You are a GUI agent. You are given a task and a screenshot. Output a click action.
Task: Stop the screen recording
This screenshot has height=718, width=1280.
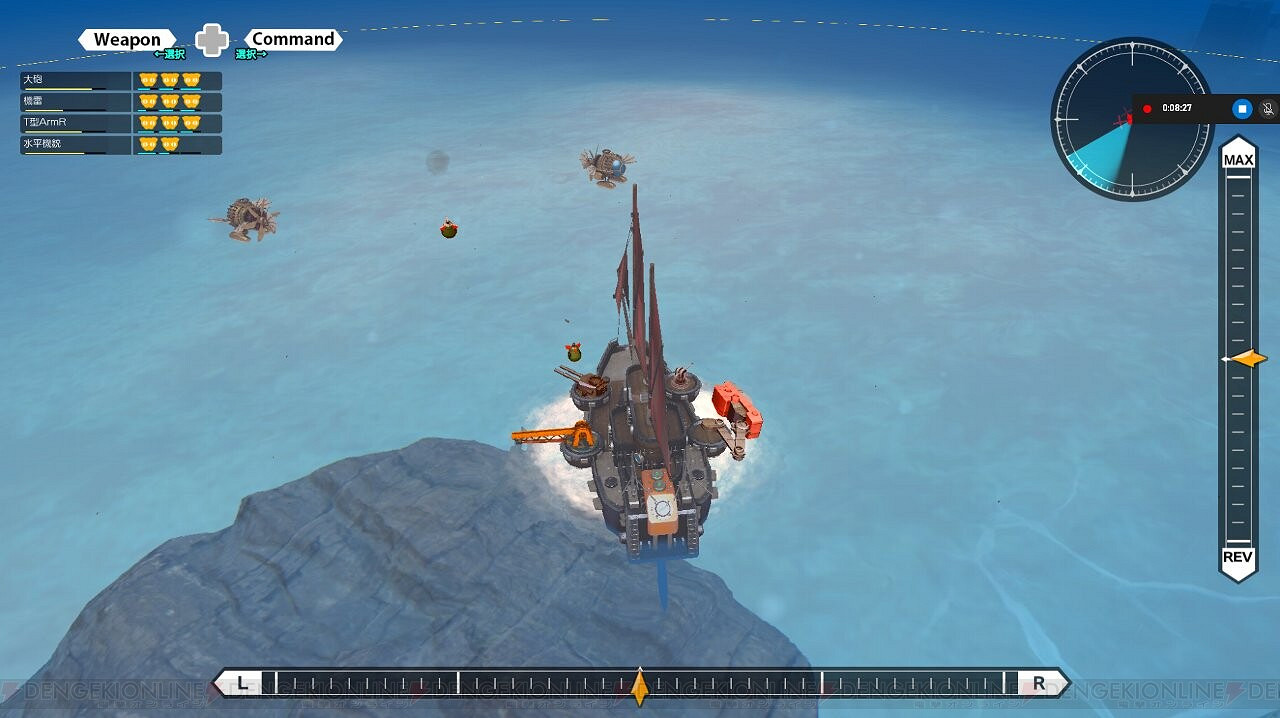coord(1241,108)
